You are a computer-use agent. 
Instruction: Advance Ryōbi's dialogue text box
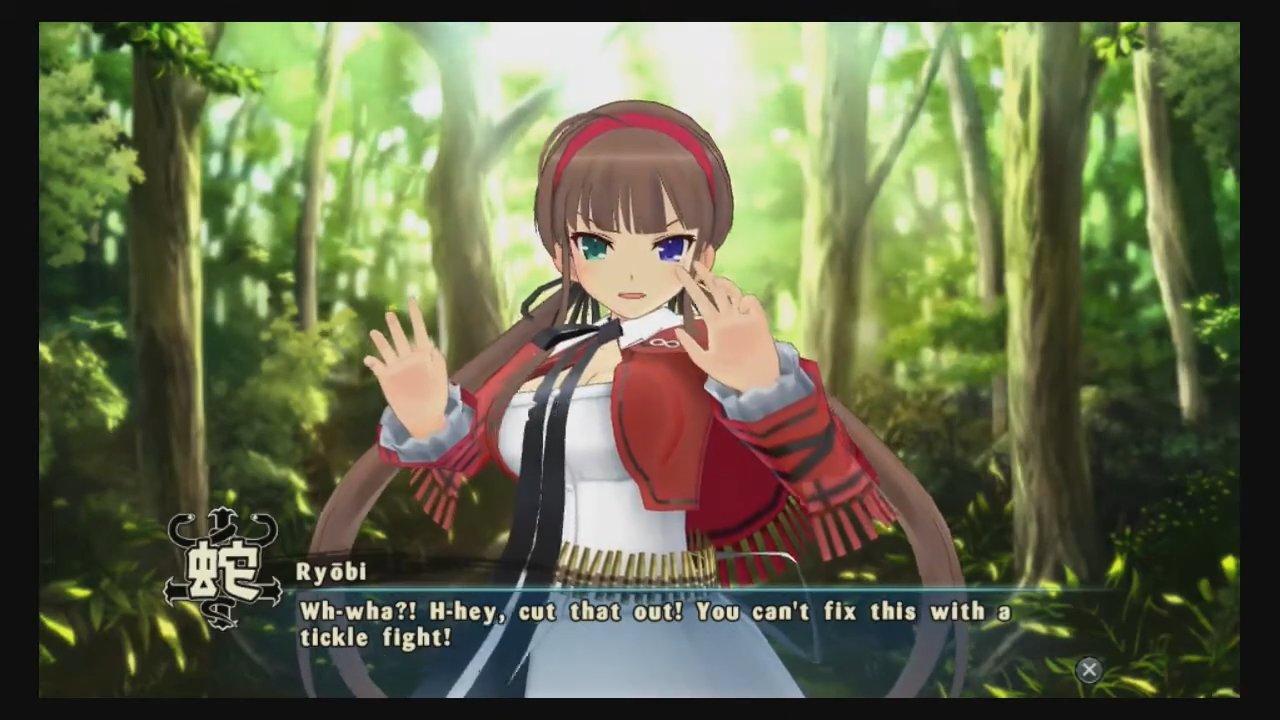[1089, 670]
